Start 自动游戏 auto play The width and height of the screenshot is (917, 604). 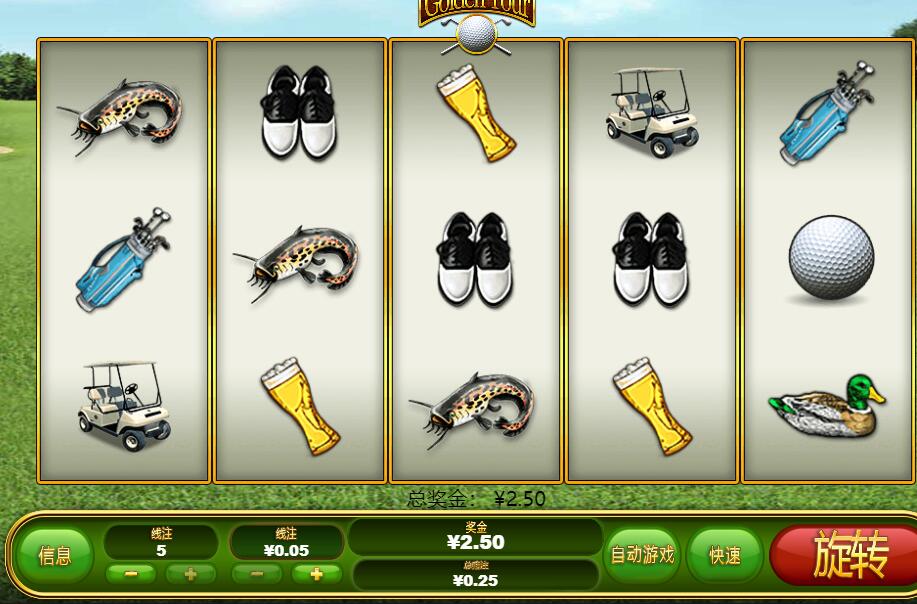642,555
